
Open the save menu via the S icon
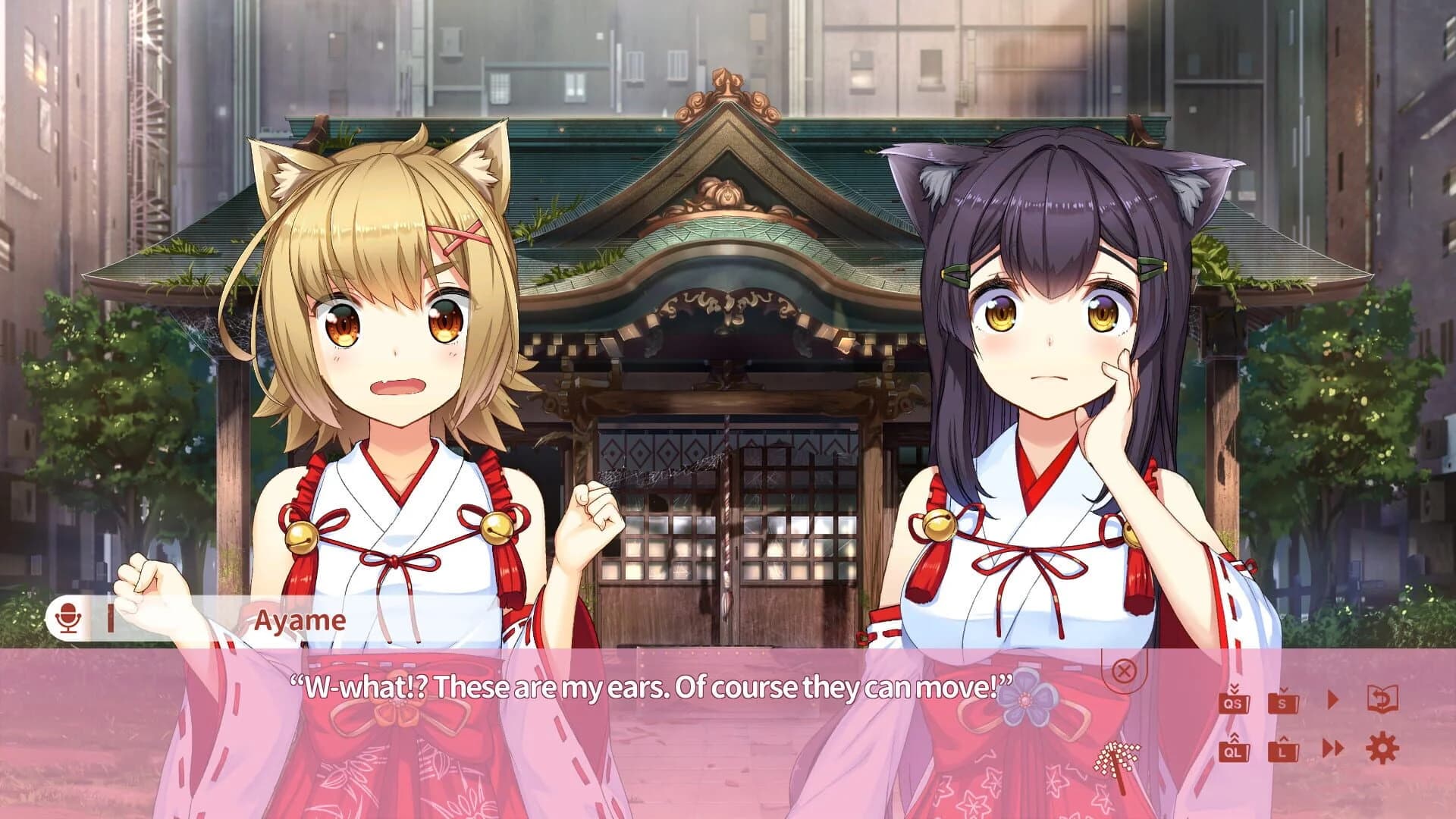[x=1282, y=703]
